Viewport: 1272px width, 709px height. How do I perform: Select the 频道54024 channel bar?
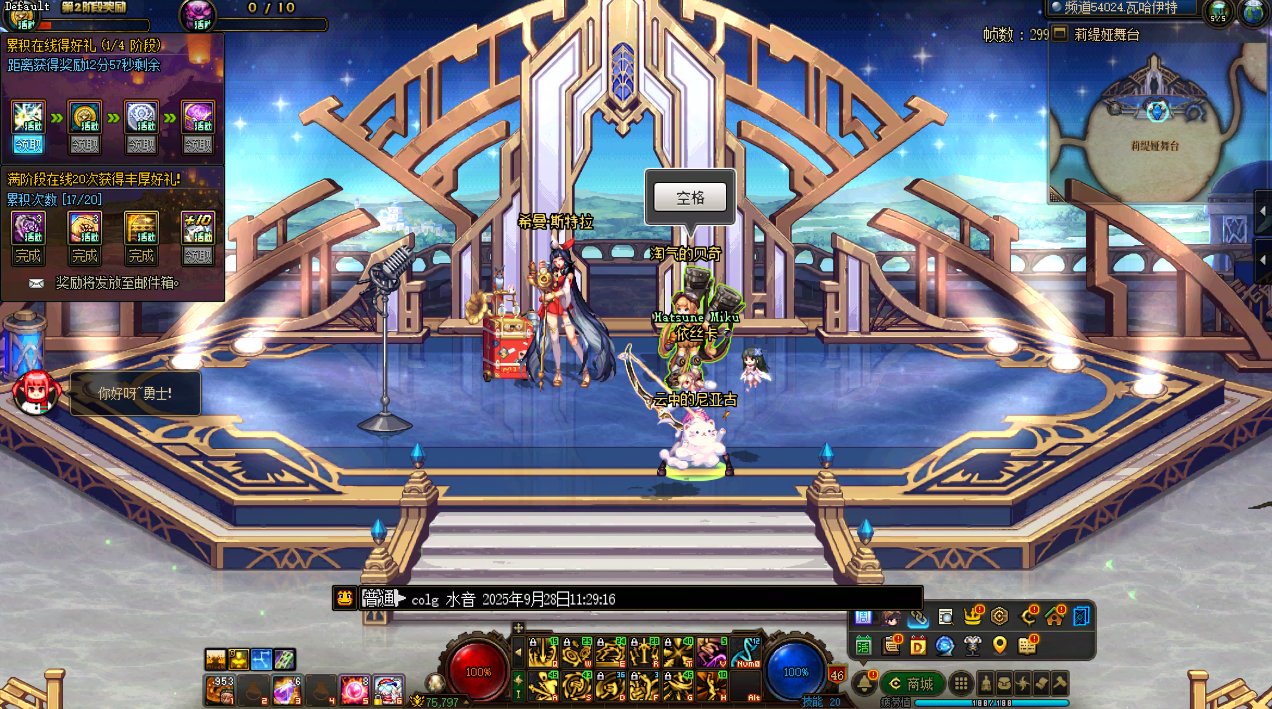[x=1122, y=8]
